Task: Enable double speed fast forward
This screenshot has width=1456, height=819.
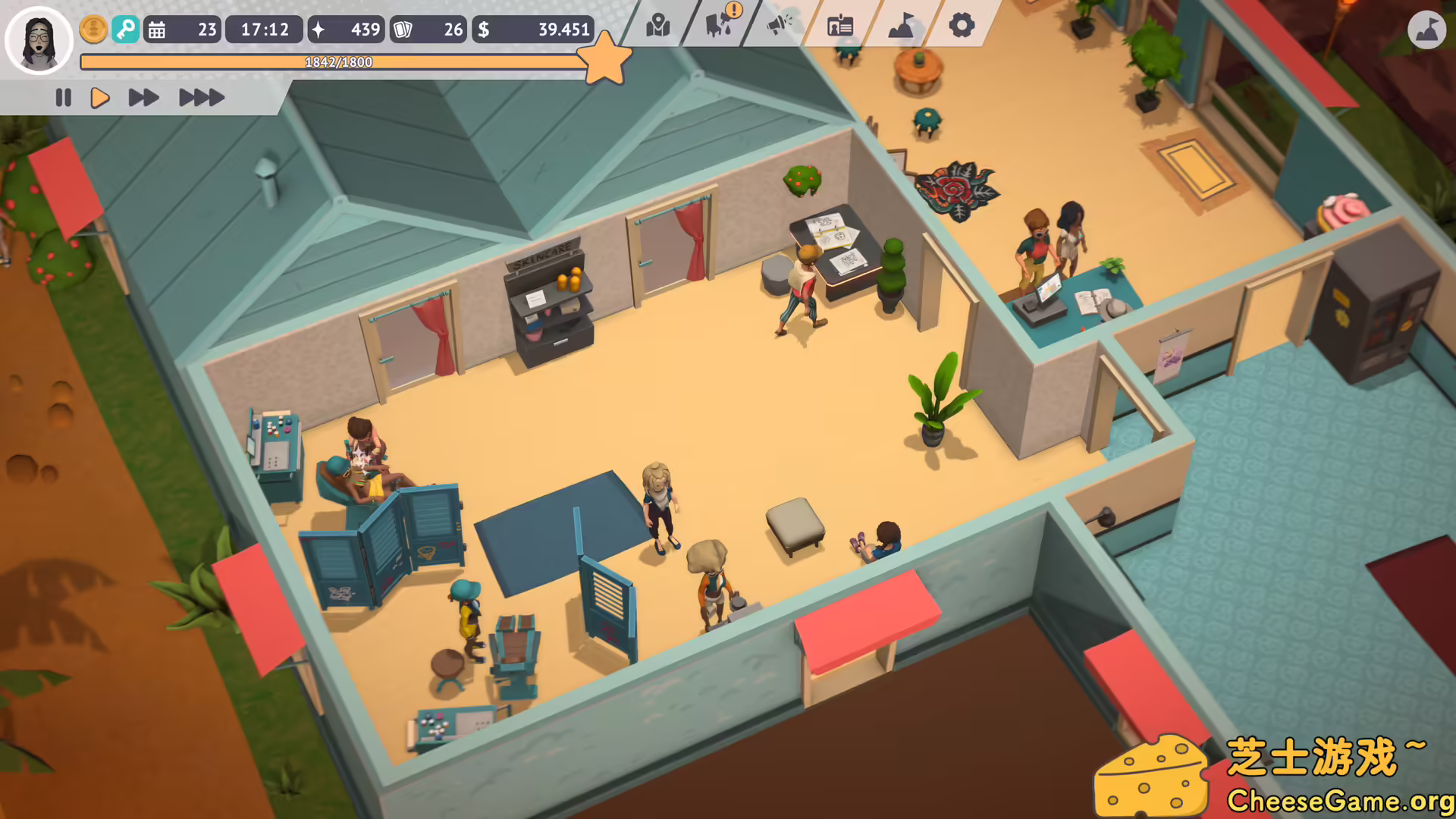Action: point(143,97)
